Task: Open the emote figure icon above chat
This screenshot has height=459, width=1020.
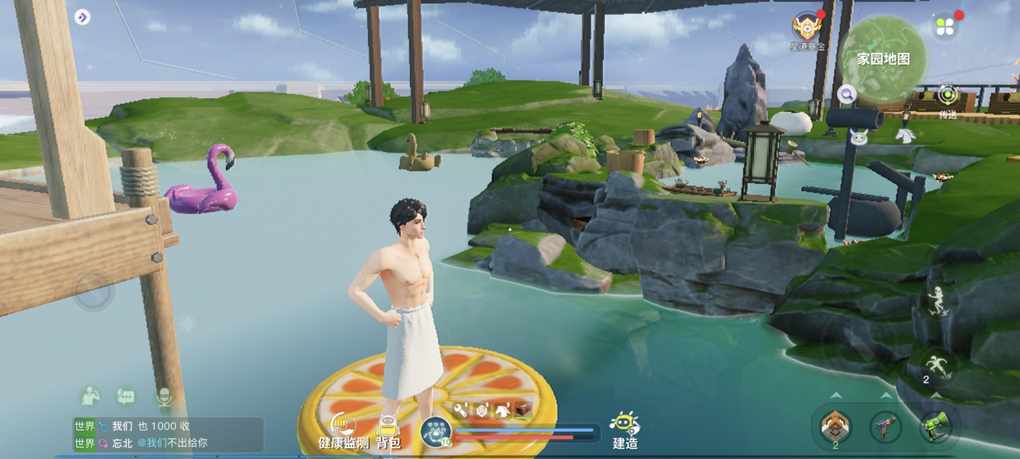Action: tap(90, 396)
